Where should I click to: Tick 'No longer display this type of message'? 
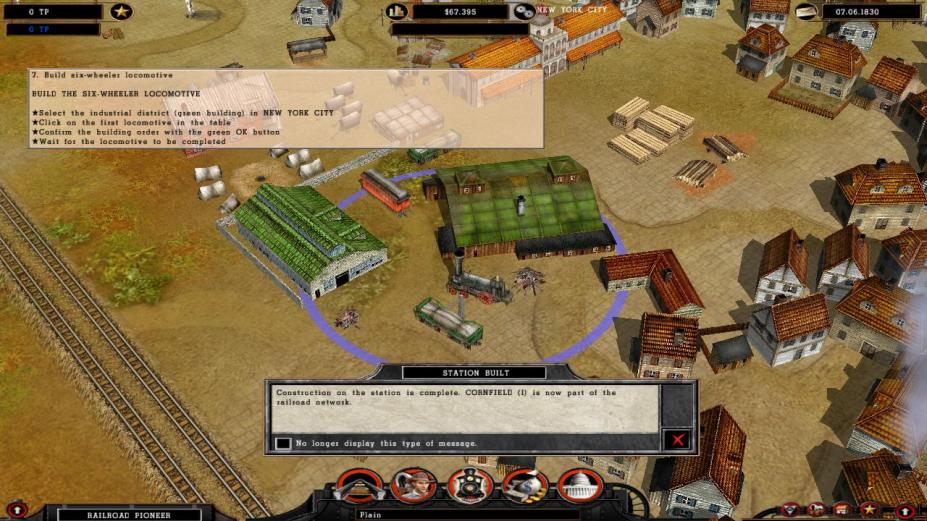click(284, 443)
